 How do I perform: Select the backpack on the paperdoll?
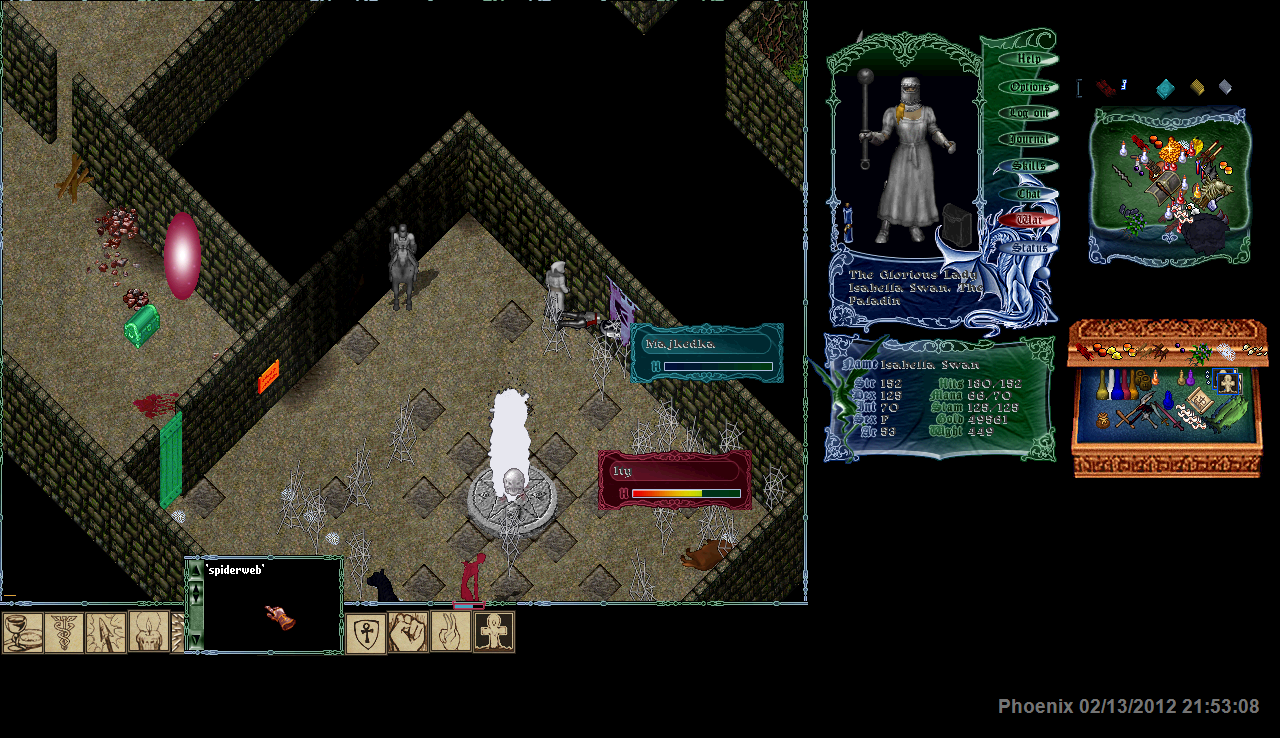pyautogui.click(x=958, y=227)
